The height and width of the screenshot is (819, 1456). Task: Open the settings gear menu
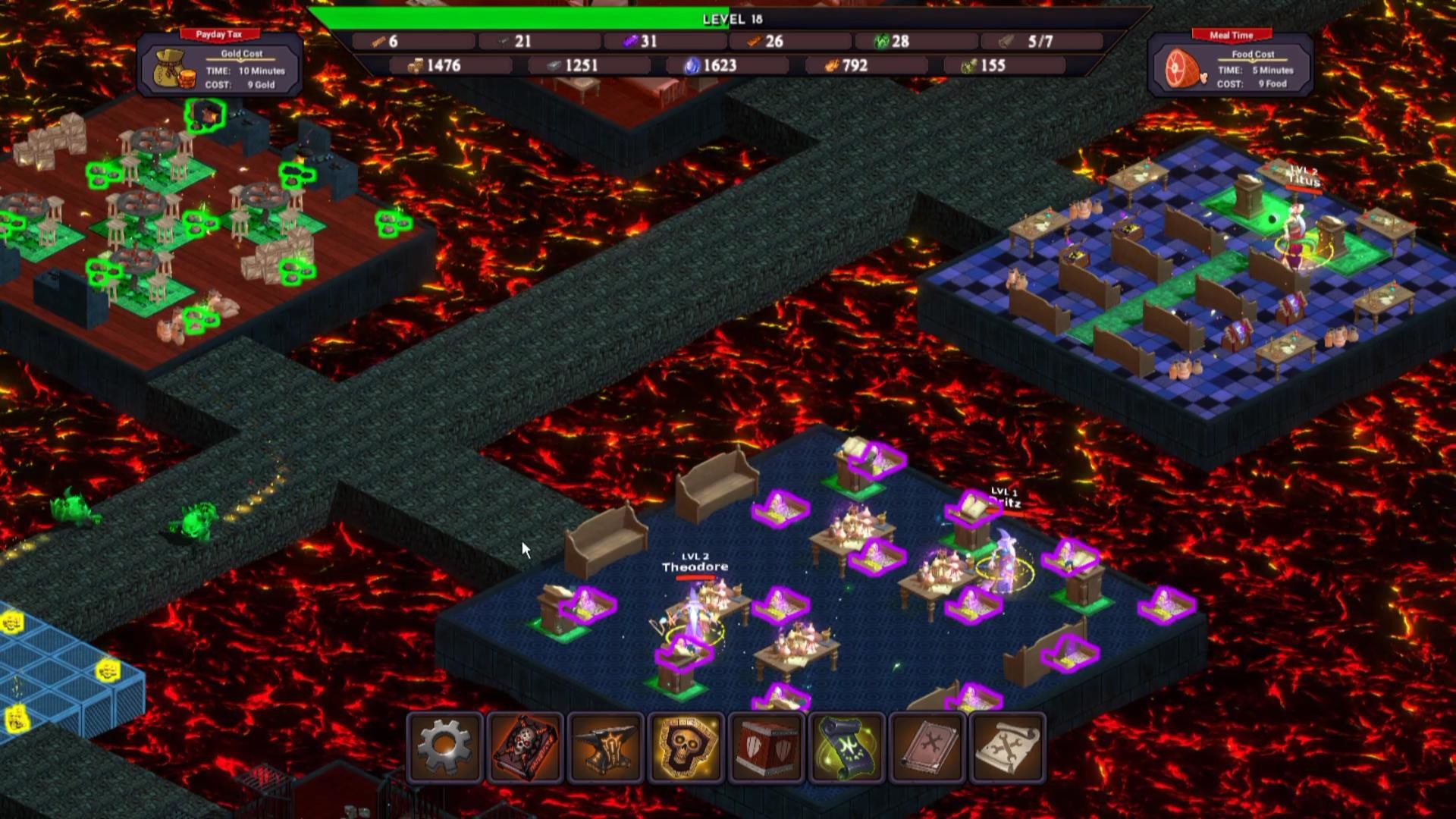point(444,747)
